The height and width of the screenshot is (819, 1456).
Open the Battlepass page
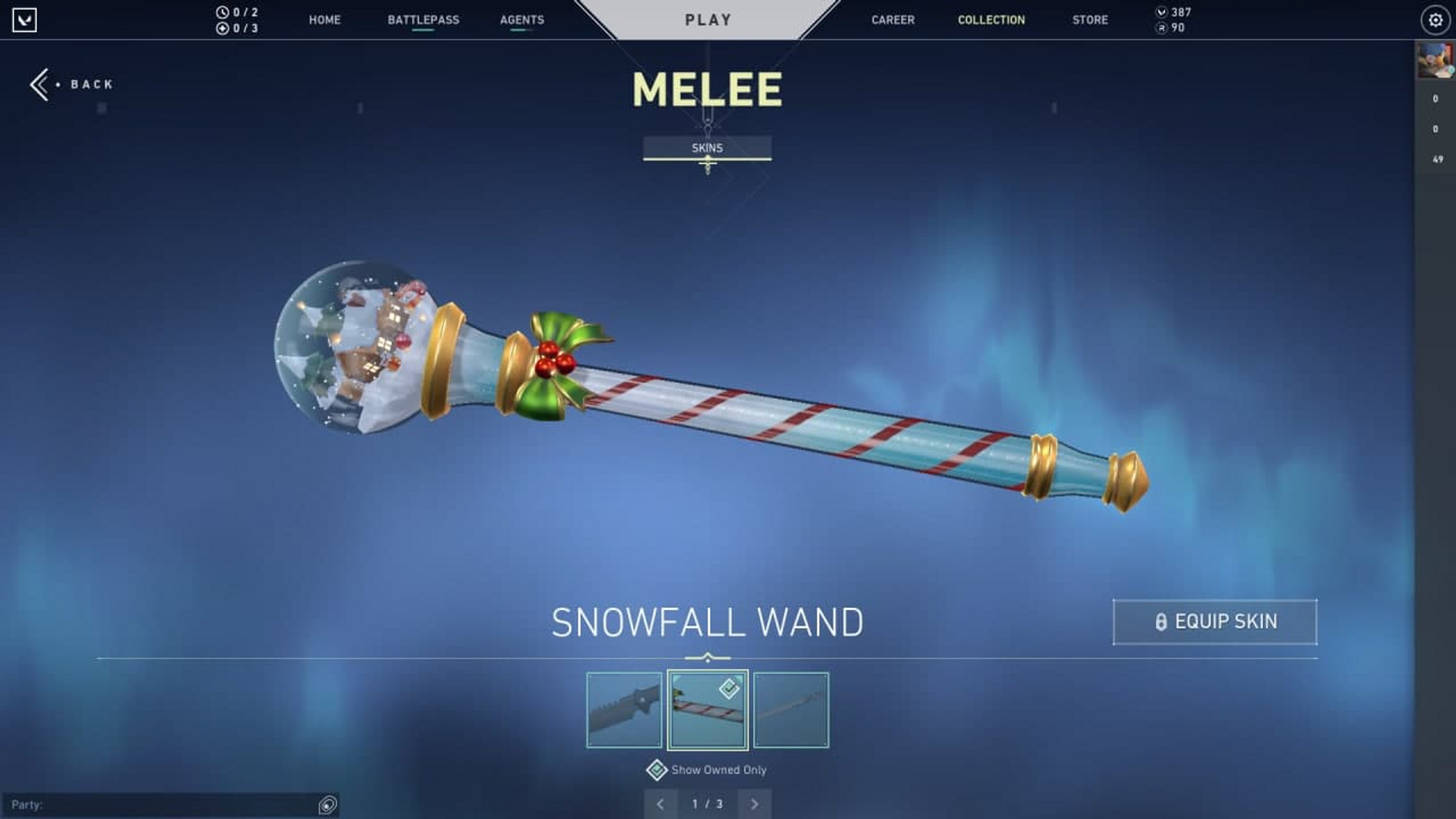point(423,20)
